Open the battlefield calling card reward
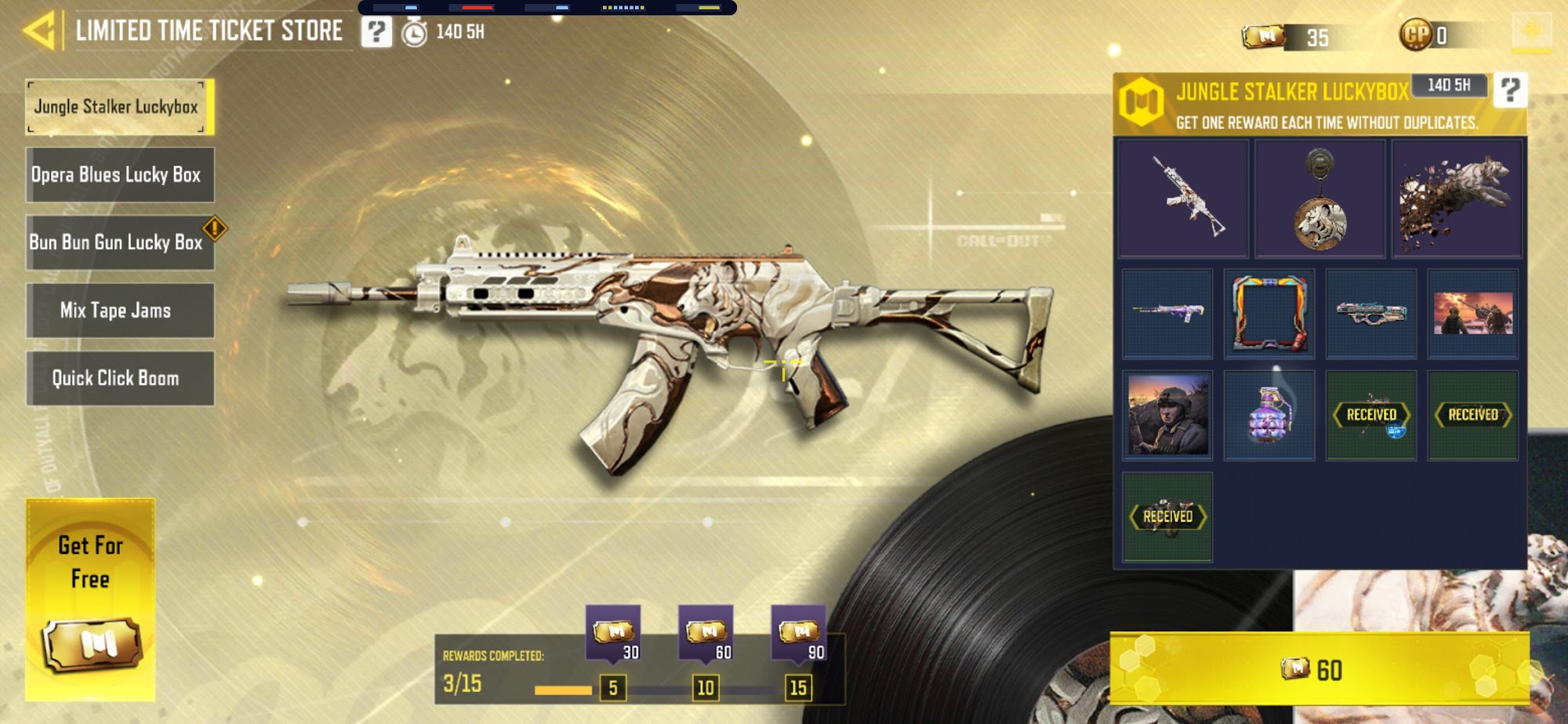 pos(1472,314)
